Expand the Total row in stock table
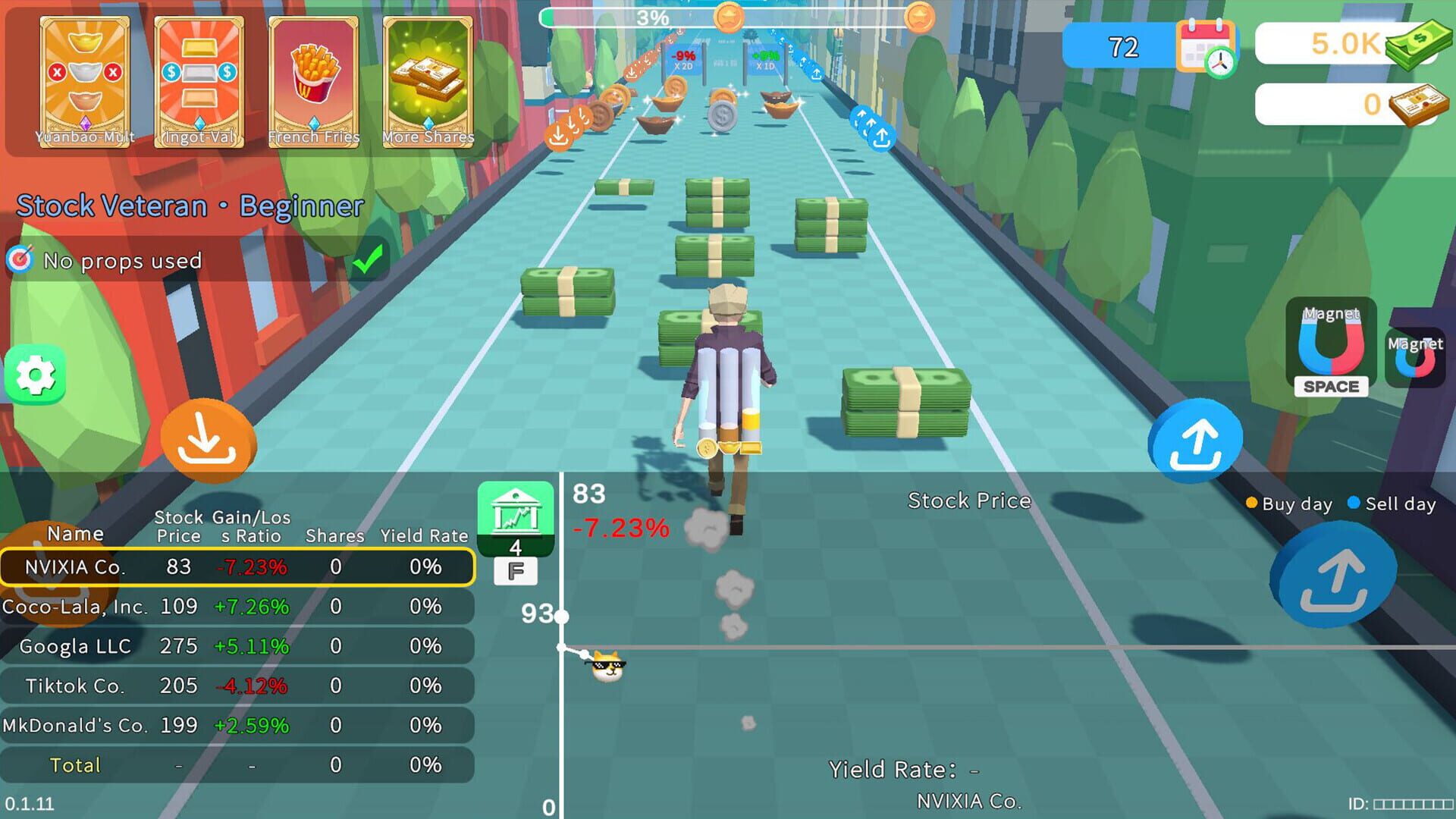Viewport: 1456px width, 819px height. coord(235,764)
